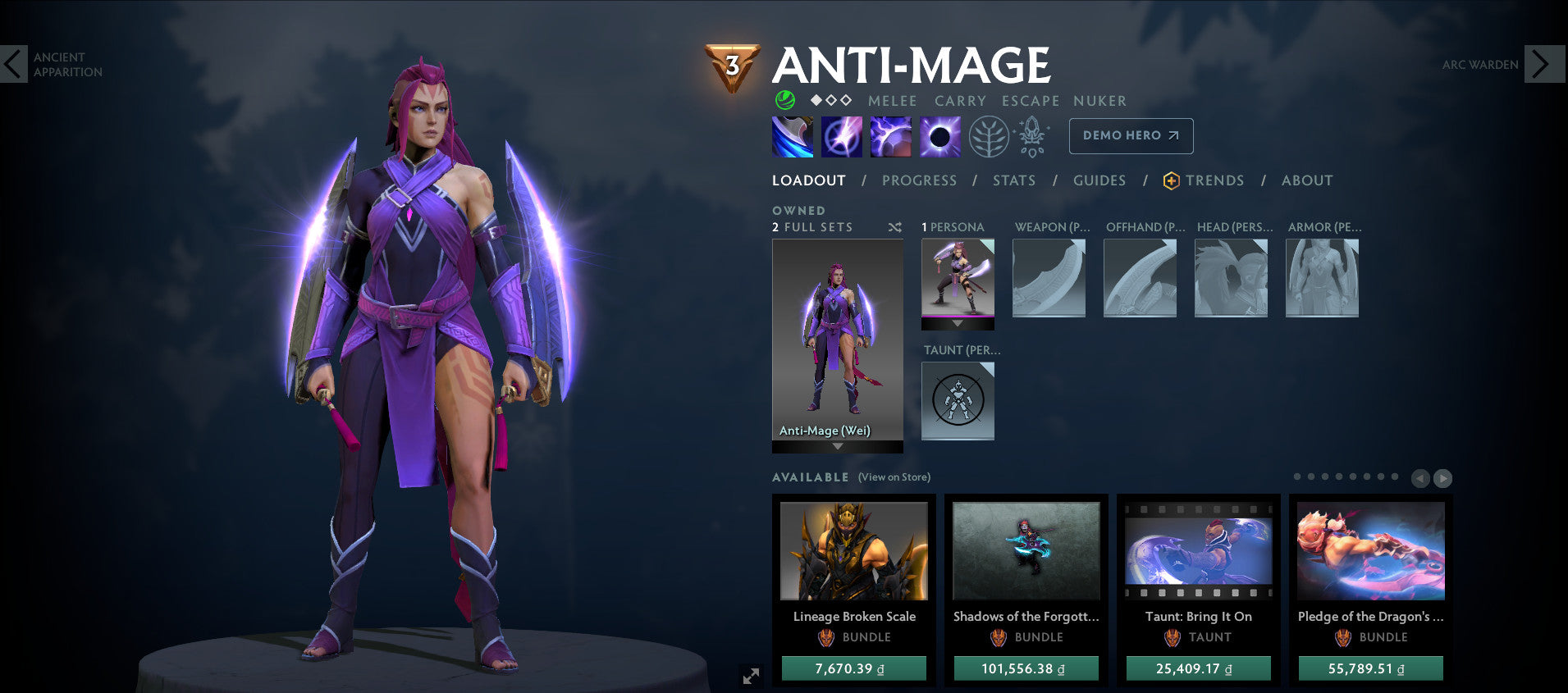Viewport: 1568px width, 693px height.
Task: Open the Mana Void ultimate icon
Action: [x=940, y=135]
